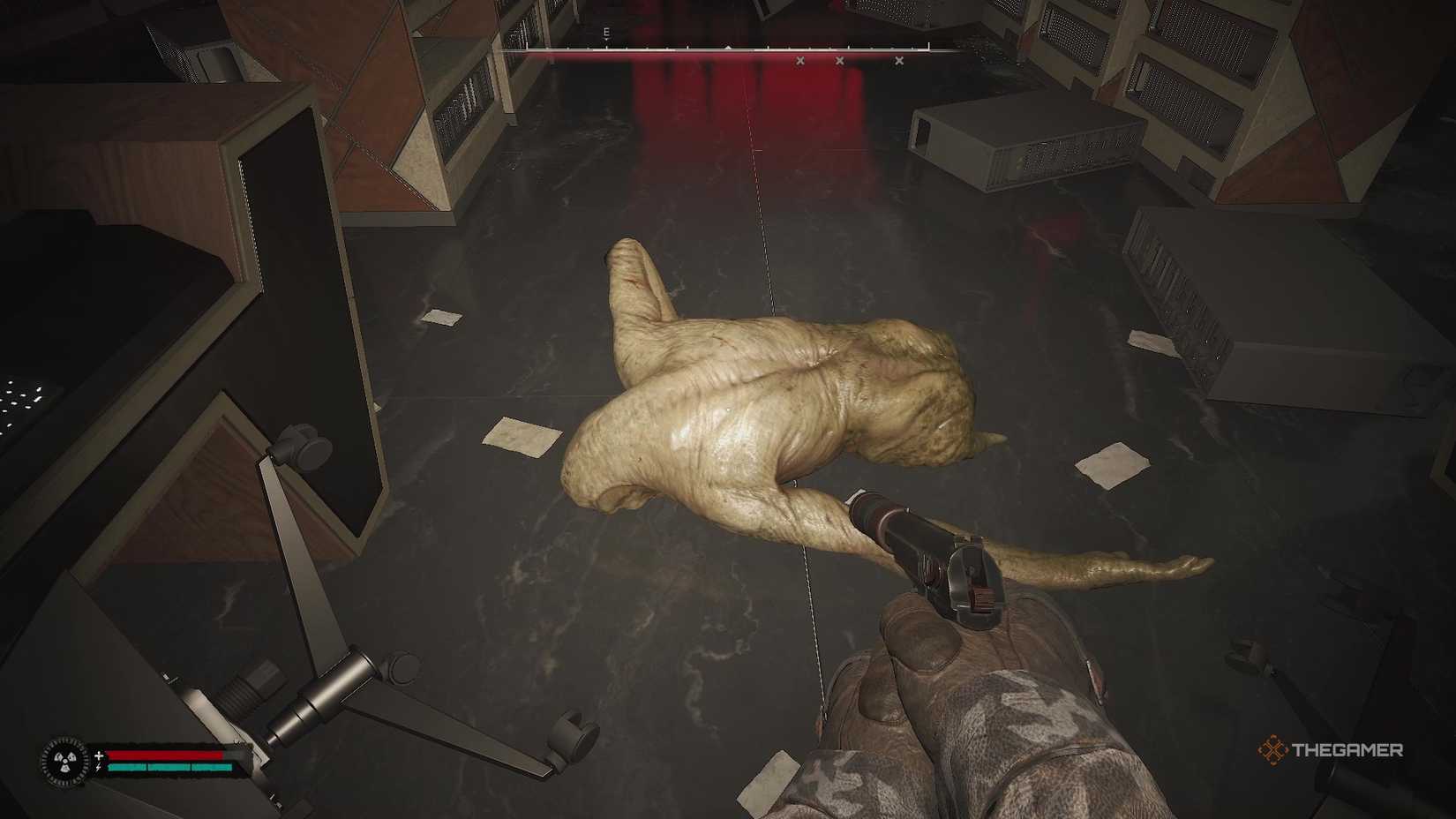Open the left tick mark end of the compass
The width and height of the screenshot is (1456, 819).
tap(525, 46)
